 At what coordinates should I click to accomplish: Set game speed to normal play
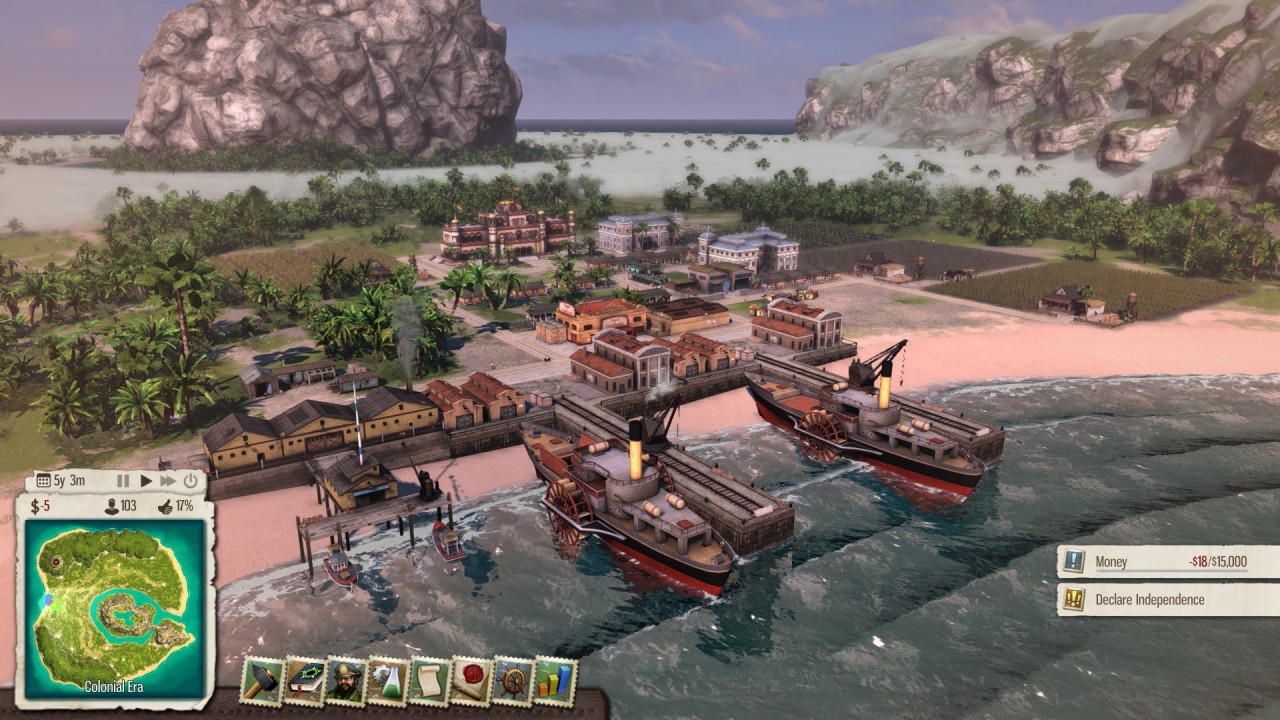146,481
